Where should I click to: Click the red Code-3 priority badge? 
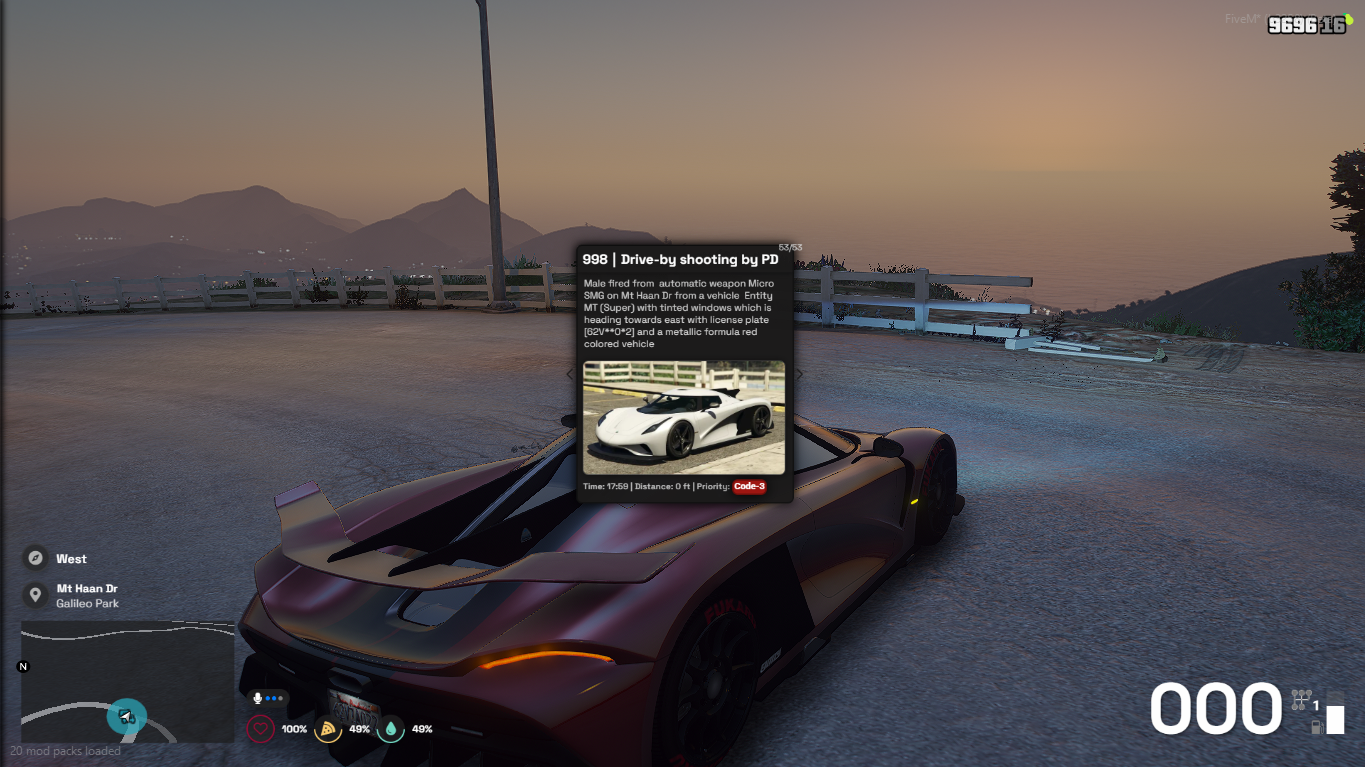749,487
